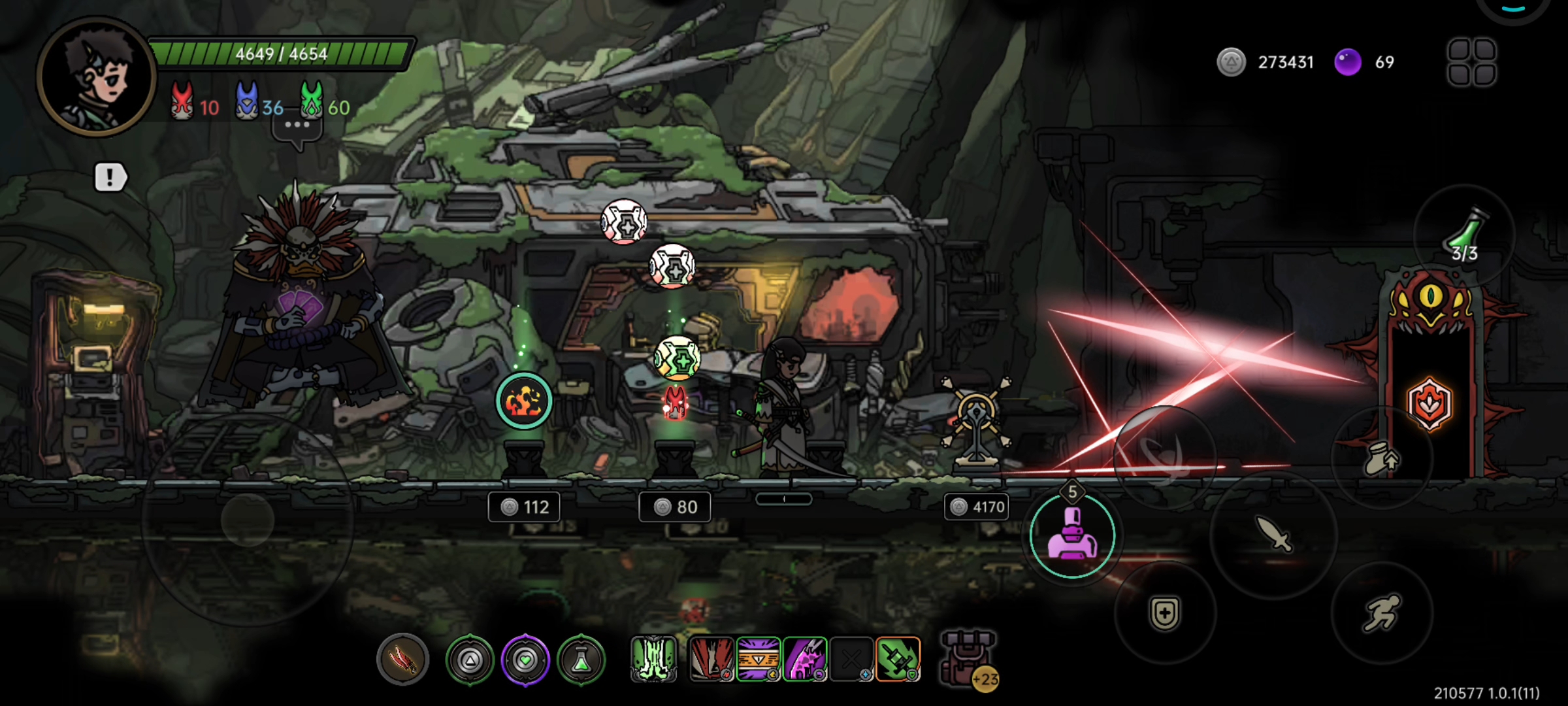Screen dimensions: 1568x706
Task: Tap the running figure dash button
Action: (x=1381, y=613)
